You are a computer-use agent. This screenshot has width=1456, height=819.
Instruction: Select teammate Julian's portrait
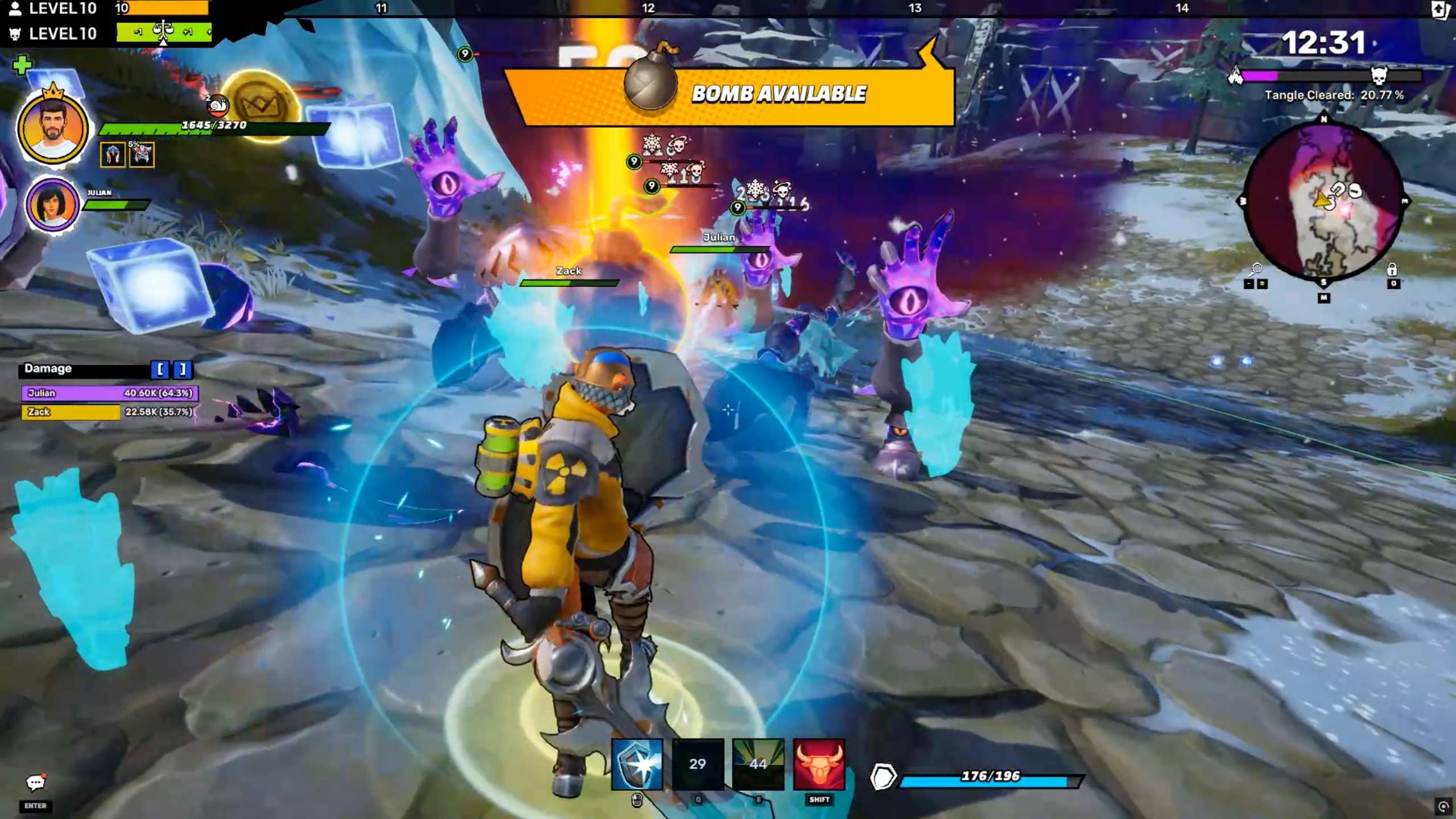point(52,204)
